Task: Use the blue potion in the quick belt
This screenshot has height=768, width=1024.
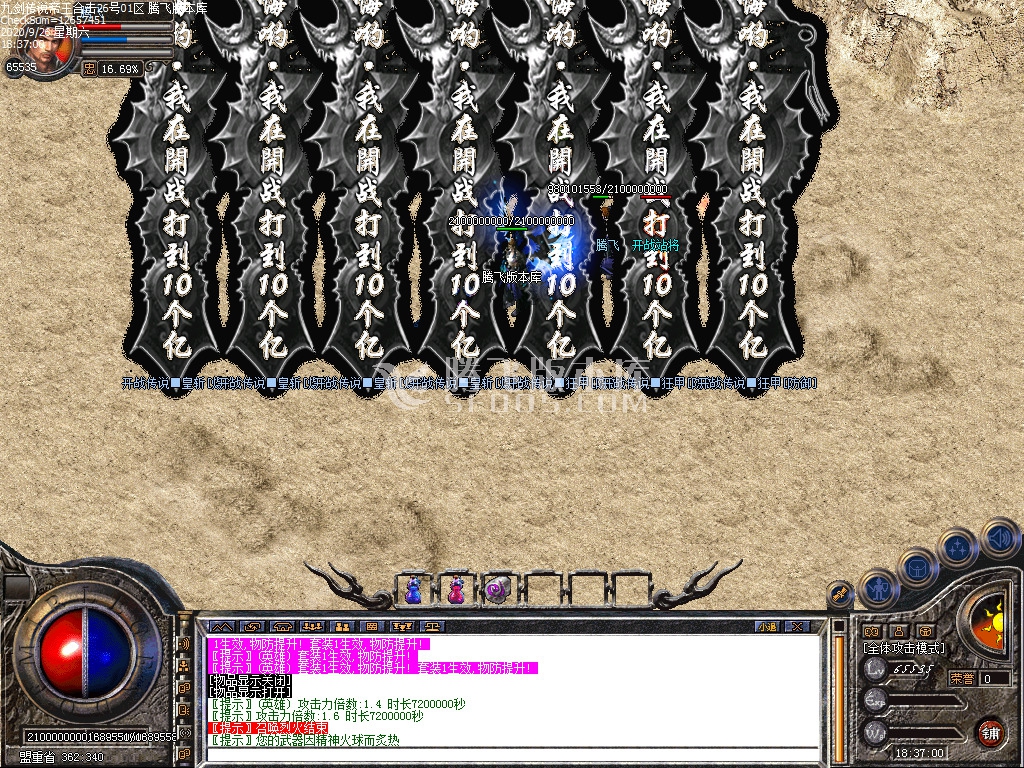Action: click(413, 590)
